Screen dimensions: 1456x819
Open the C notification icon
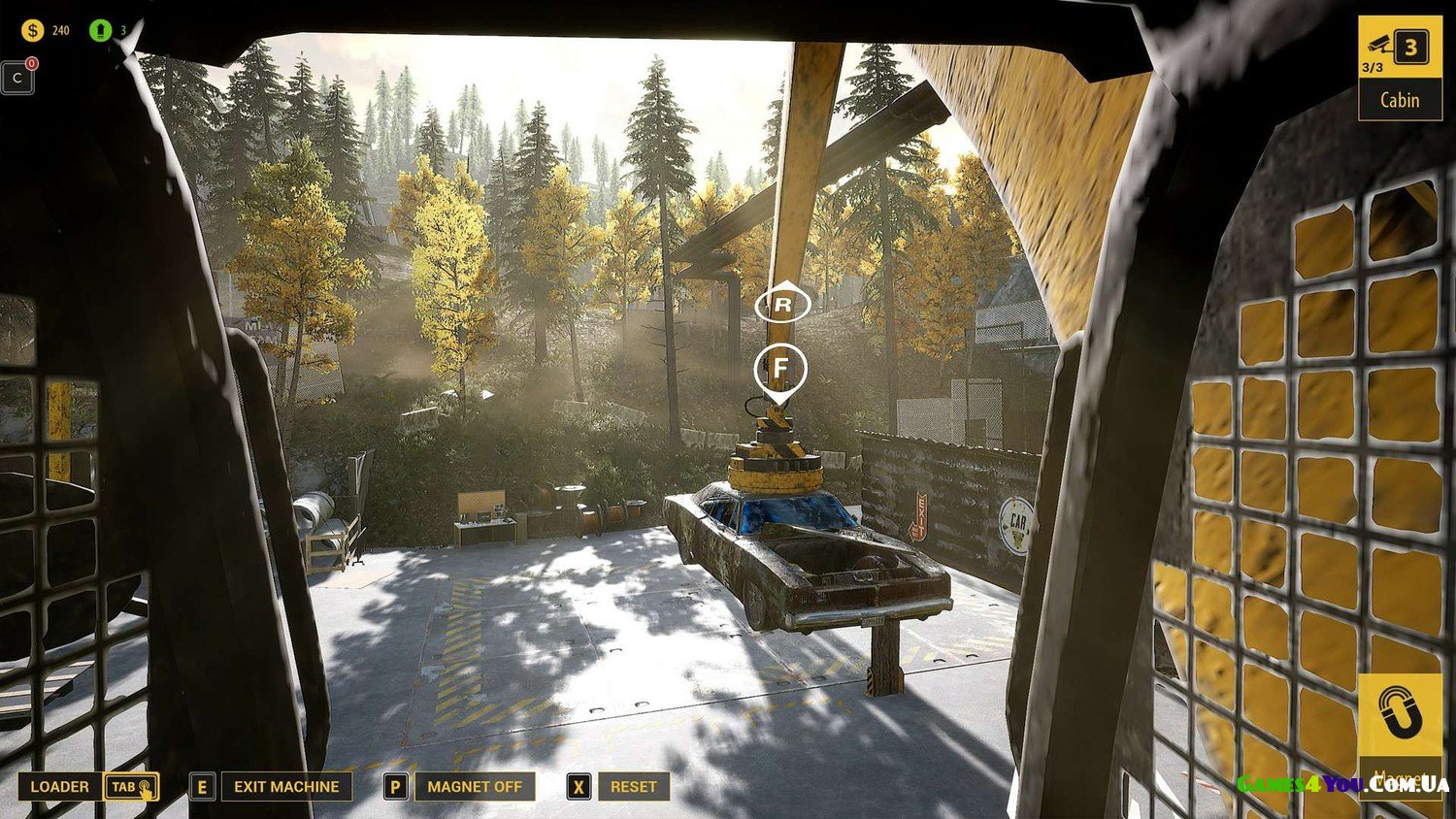tap(18, 78)
